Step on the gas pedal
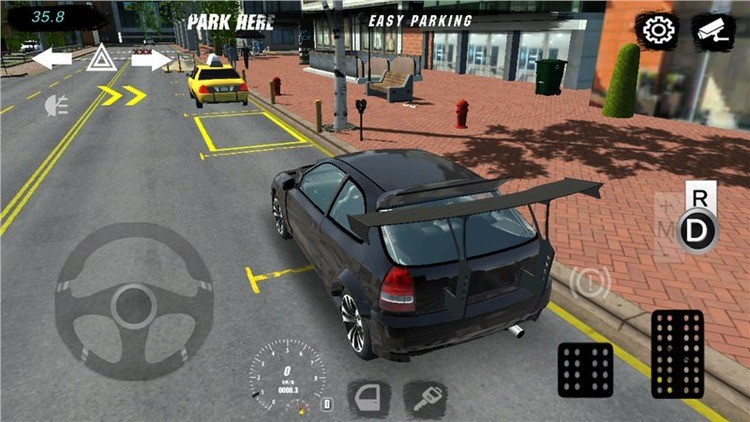 pos(677,353)
